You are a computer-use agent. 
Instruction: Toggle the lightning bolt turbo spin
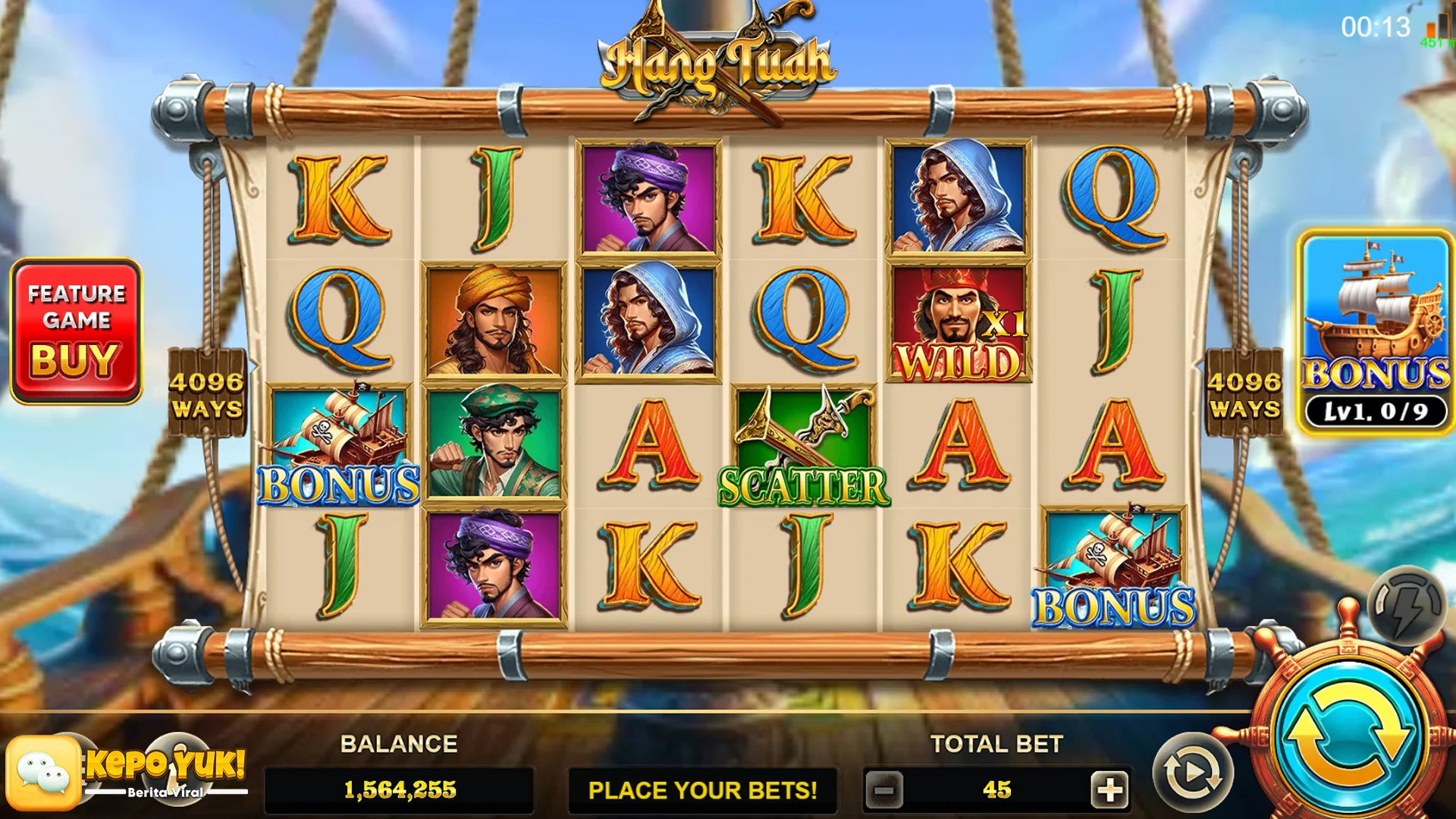tap(1407, 606)
